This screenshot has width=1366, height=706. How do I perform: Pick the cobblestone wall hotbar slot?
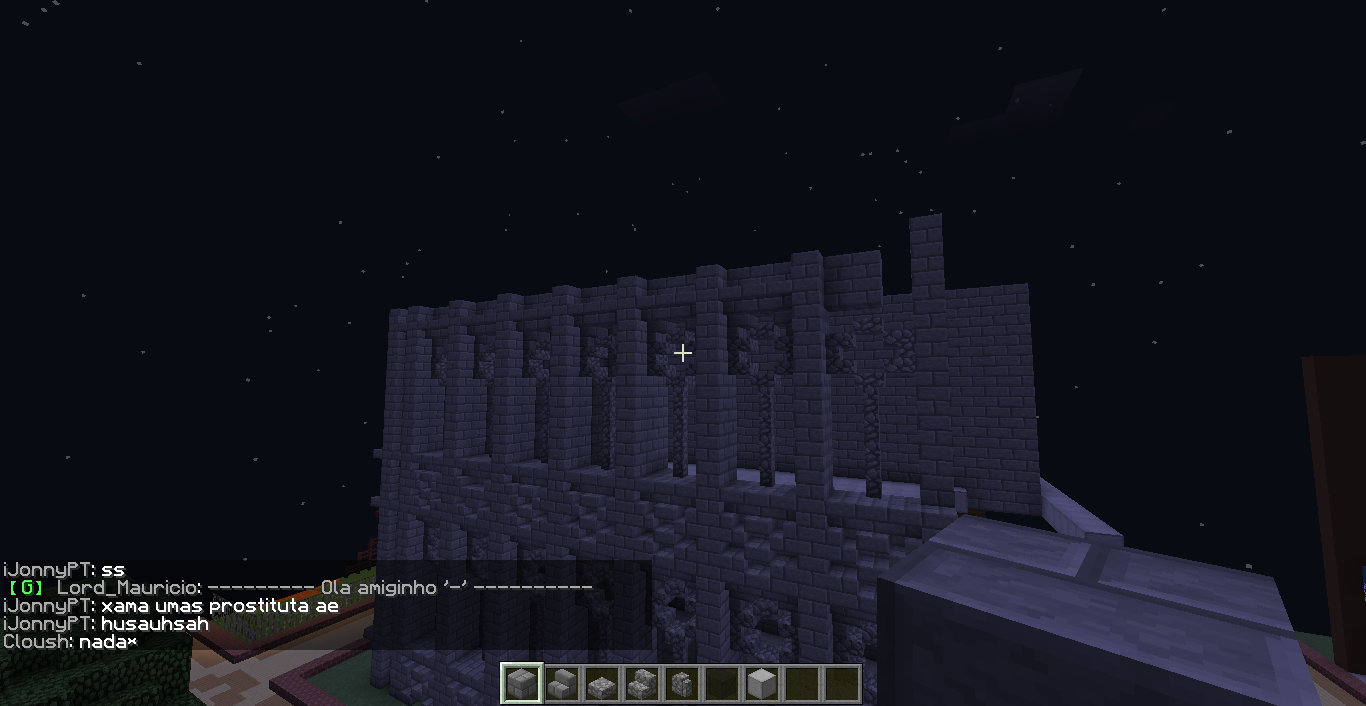click(681, 684)
